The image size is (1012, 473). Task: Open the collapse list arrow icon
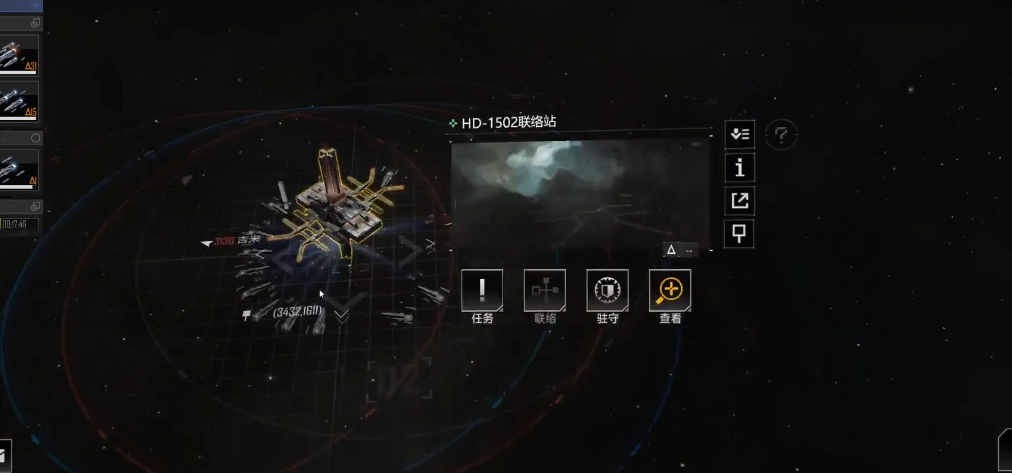point(739,134)
